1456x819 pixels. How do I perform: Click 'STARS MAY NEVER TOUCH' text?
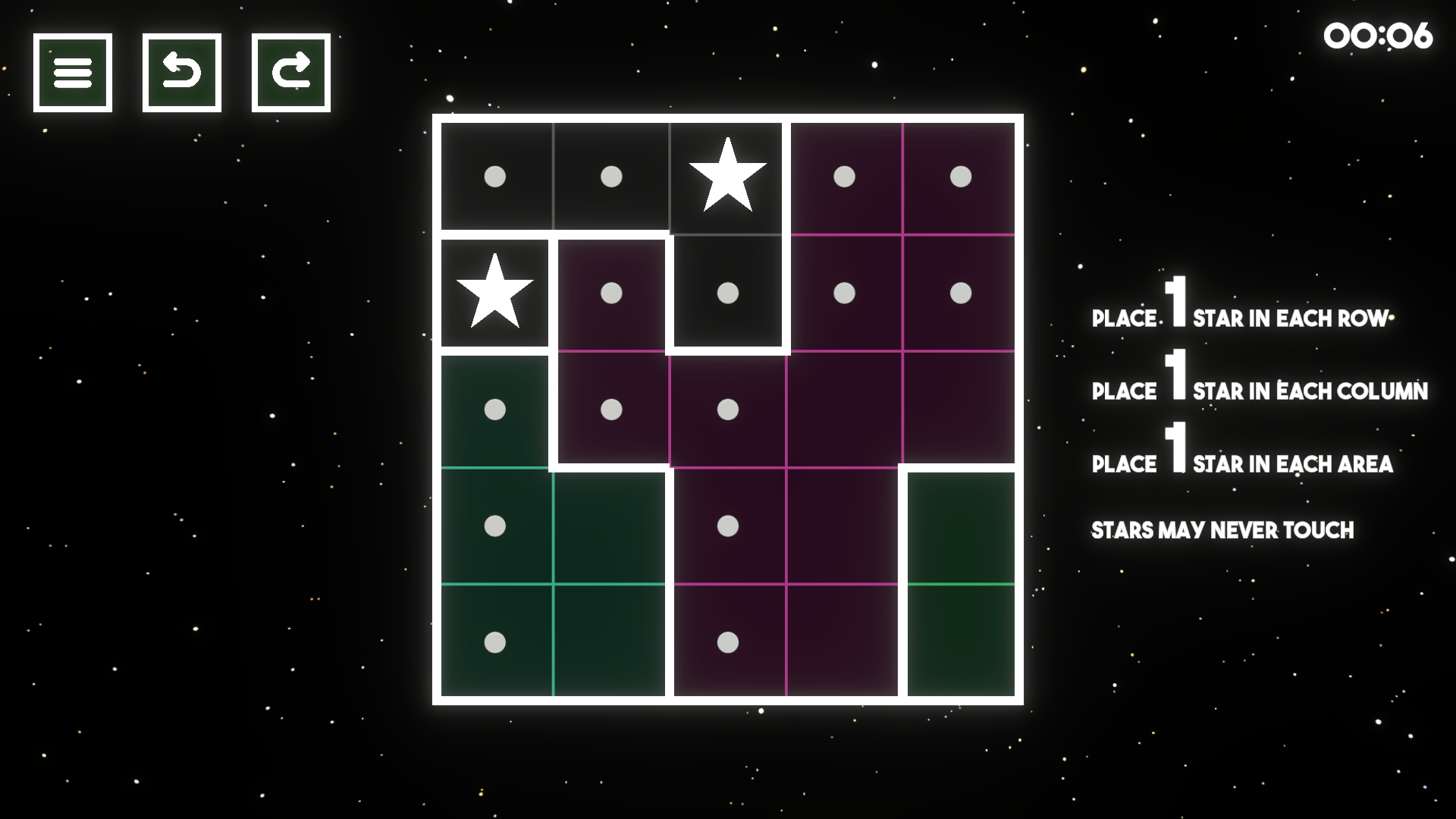point(1222,530)
